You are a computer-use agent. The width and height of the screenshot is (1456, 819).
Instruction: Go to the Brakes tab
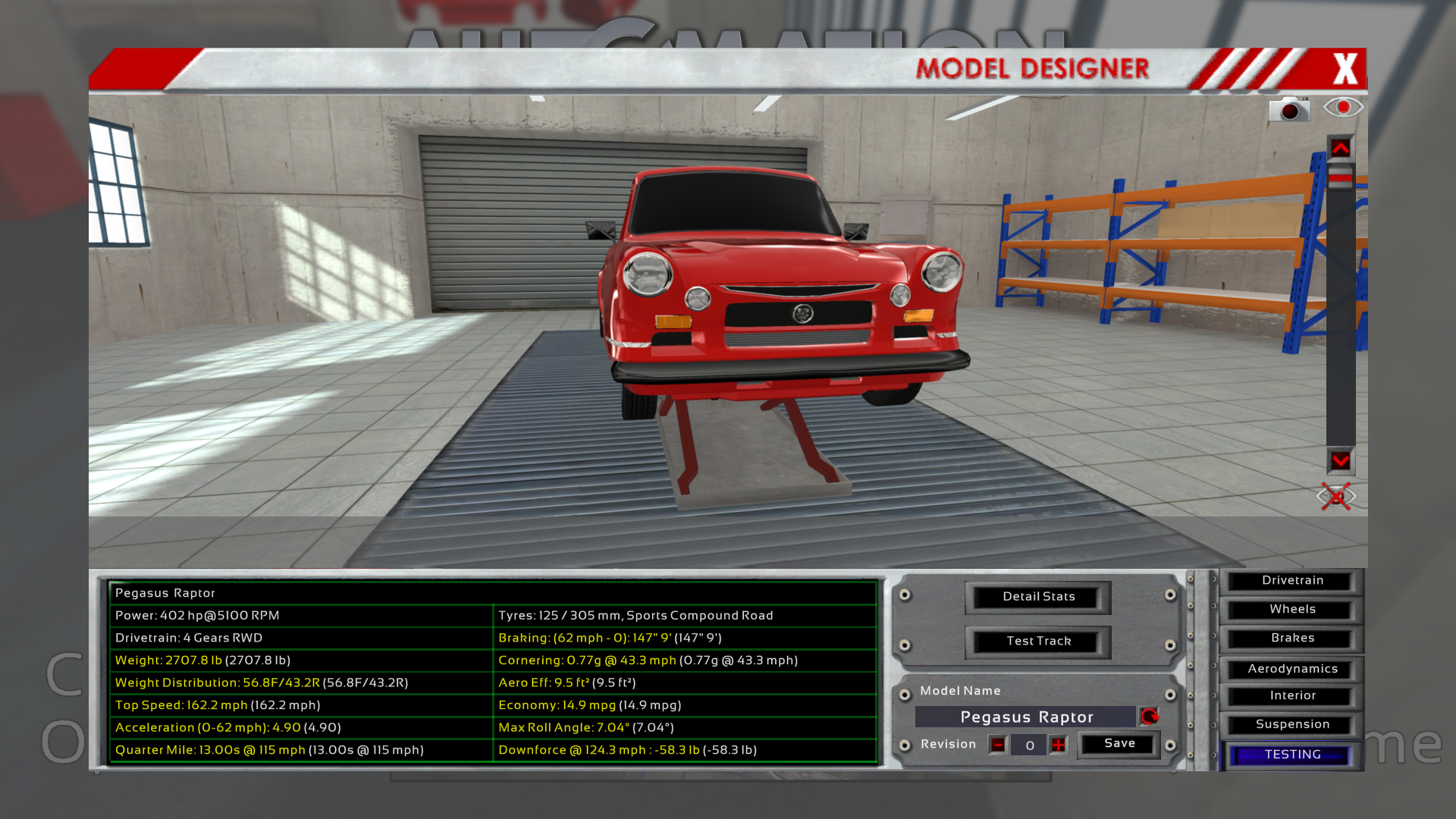pos(1292,639)
